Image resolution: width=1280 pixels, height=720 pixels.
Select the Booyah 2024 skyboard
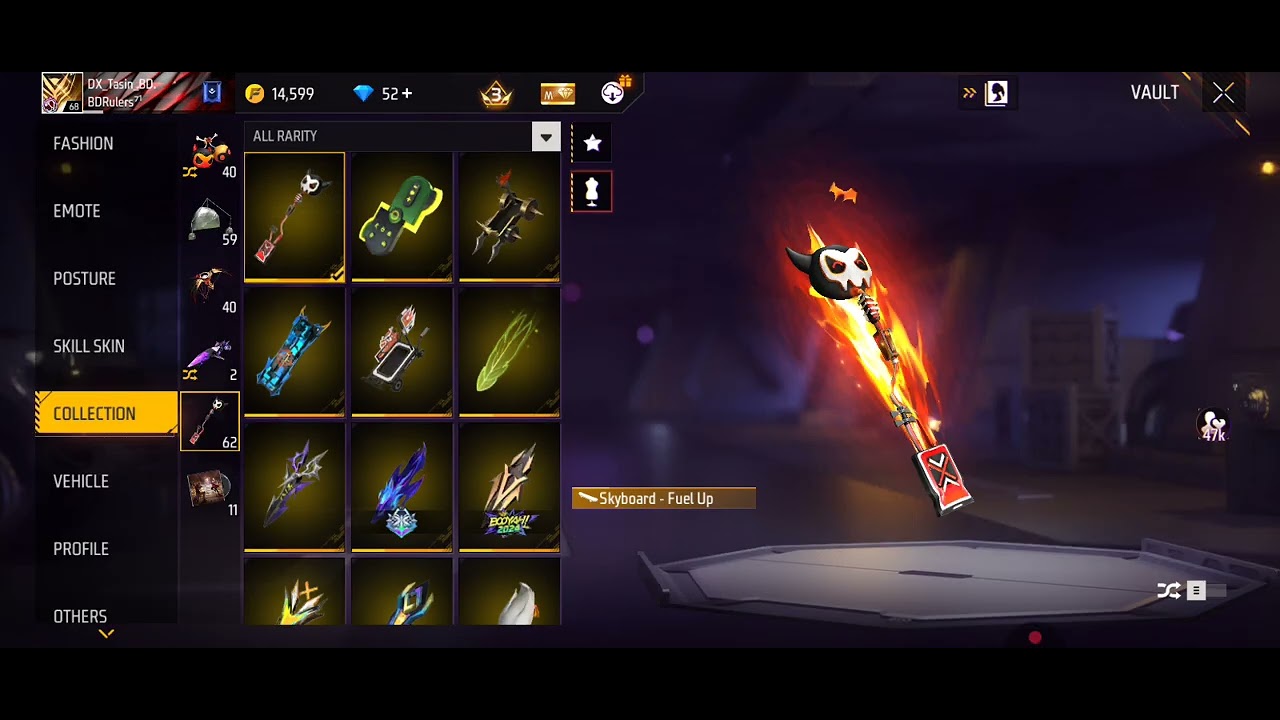tap(510, 488)
